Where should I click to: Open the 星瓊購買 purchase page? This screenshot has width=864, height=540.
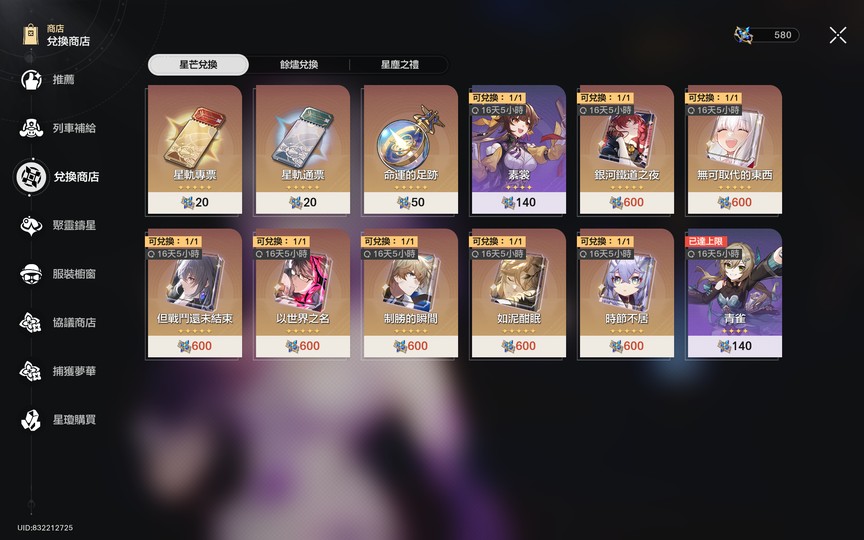coord(73,420)
